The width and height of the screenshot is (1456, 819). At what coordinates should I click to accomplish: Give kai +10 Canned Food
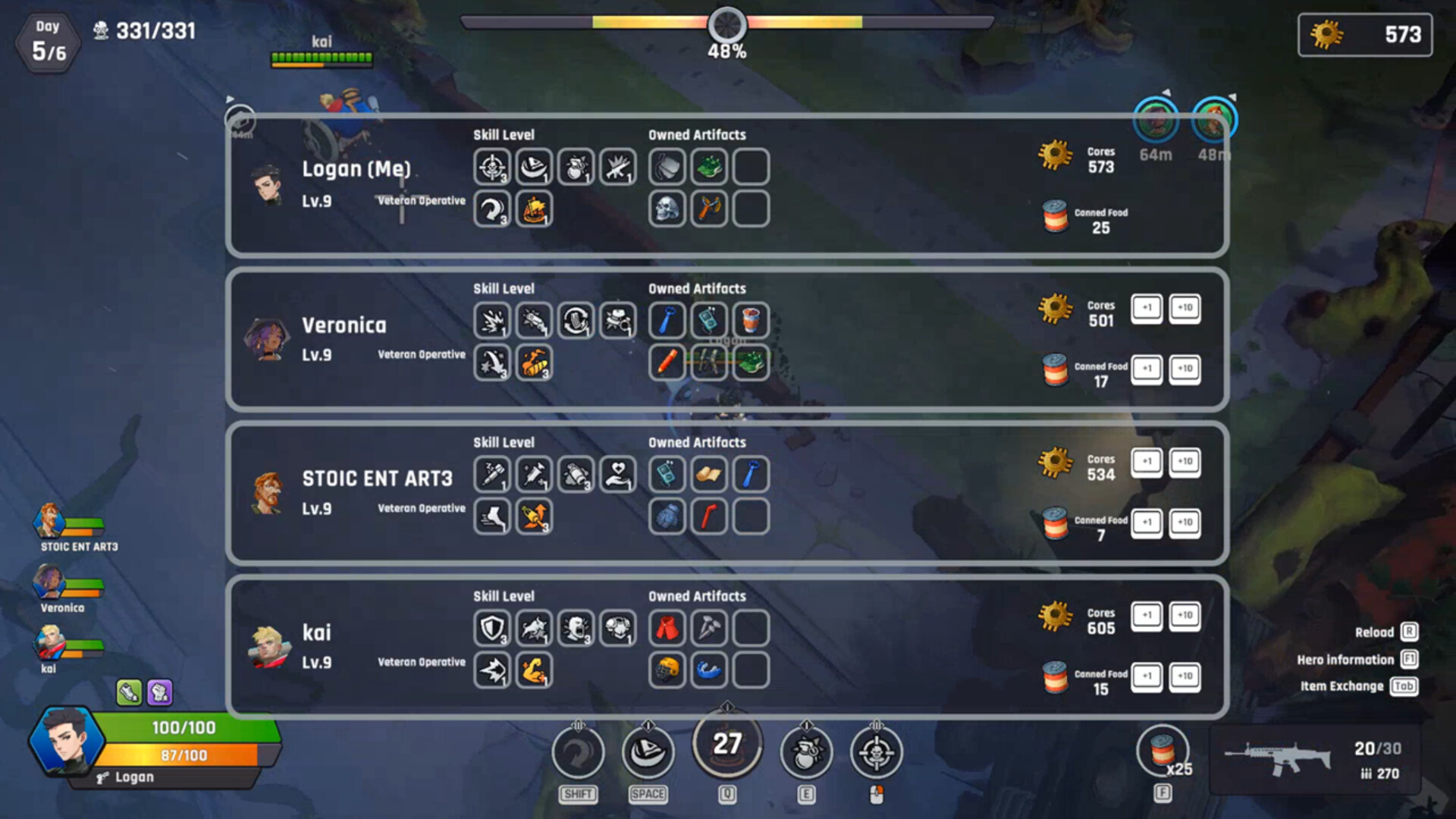click(1185, 676)
